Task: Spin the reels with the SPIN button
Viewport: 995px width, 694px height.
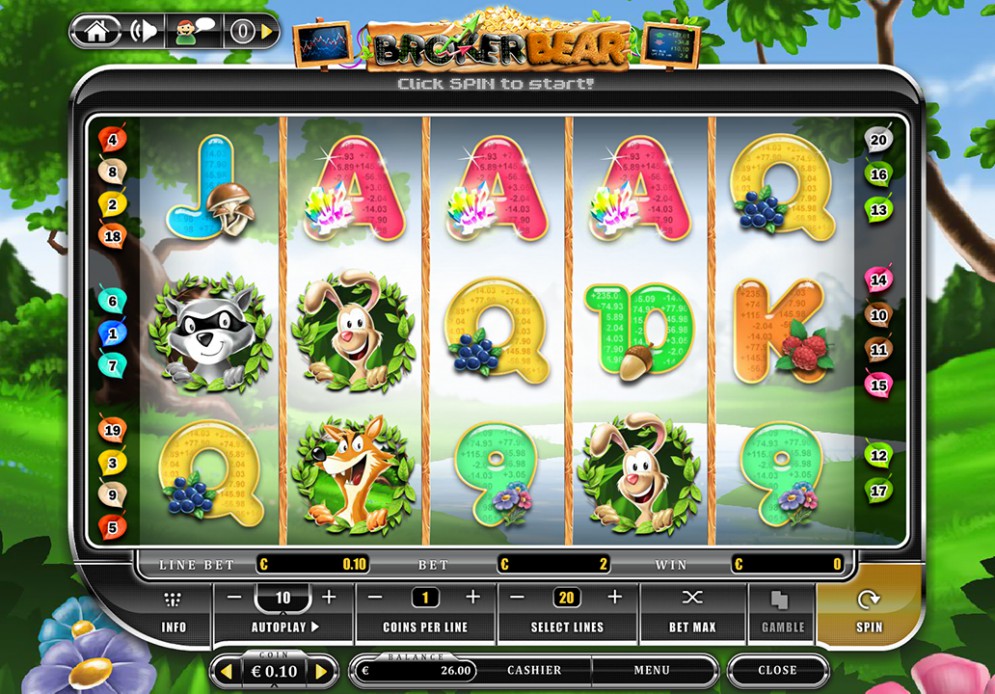Action: [x=868, y=612]
